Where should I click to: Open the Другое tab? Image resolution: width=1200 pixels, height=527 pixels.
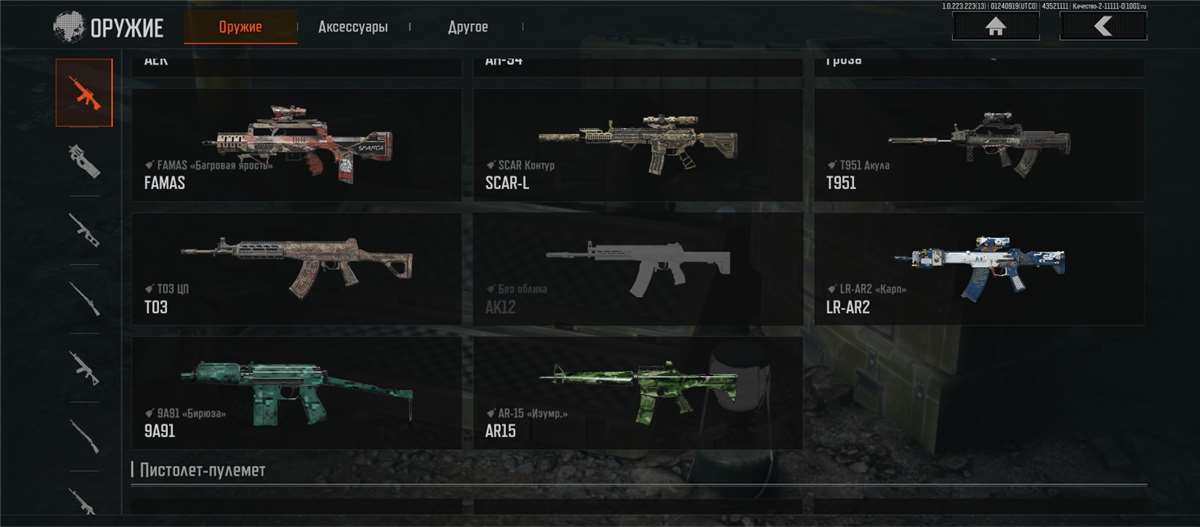[467, 27]
